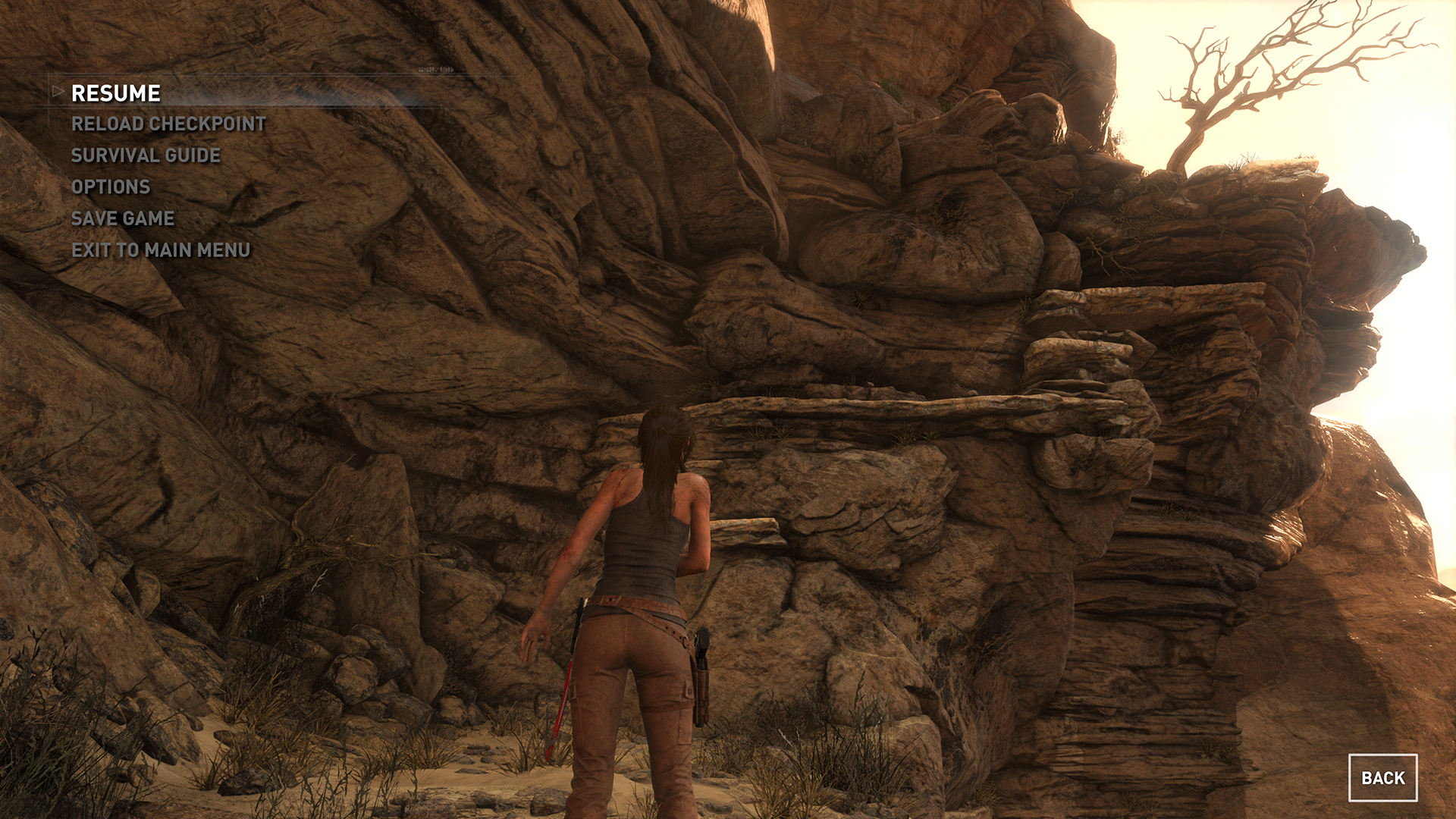The height and width of the screenshot is (819, 1456).
Task: Exit to Main Menu
Action: pyautogui.click(x=161, y=250)
